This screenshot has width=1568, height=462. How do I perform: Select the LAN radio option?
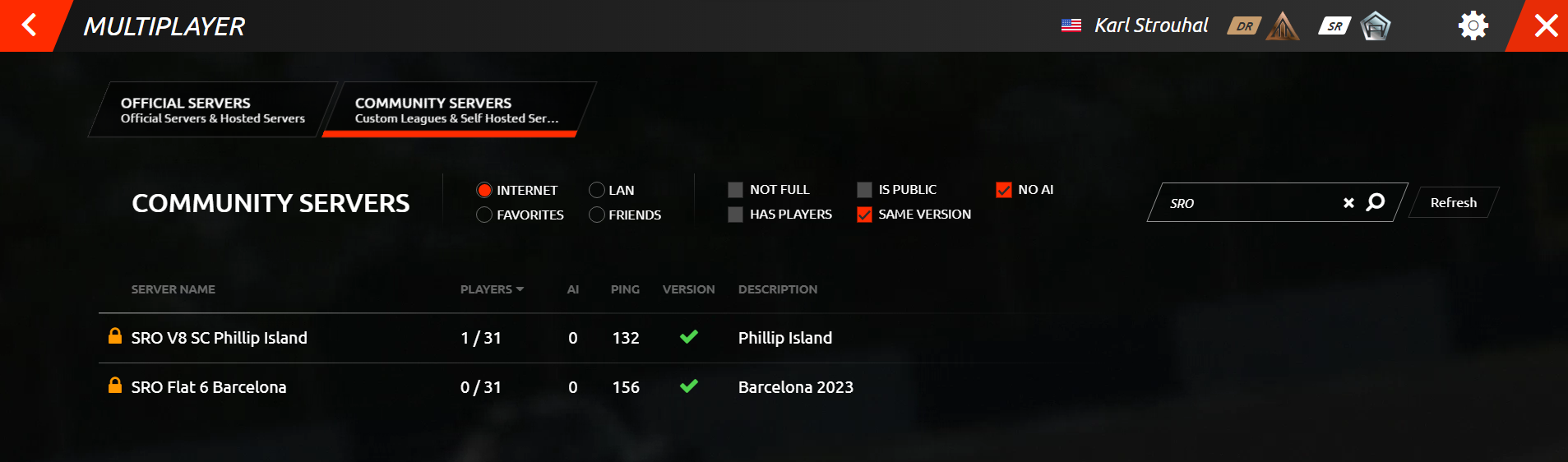pos(597,190)
